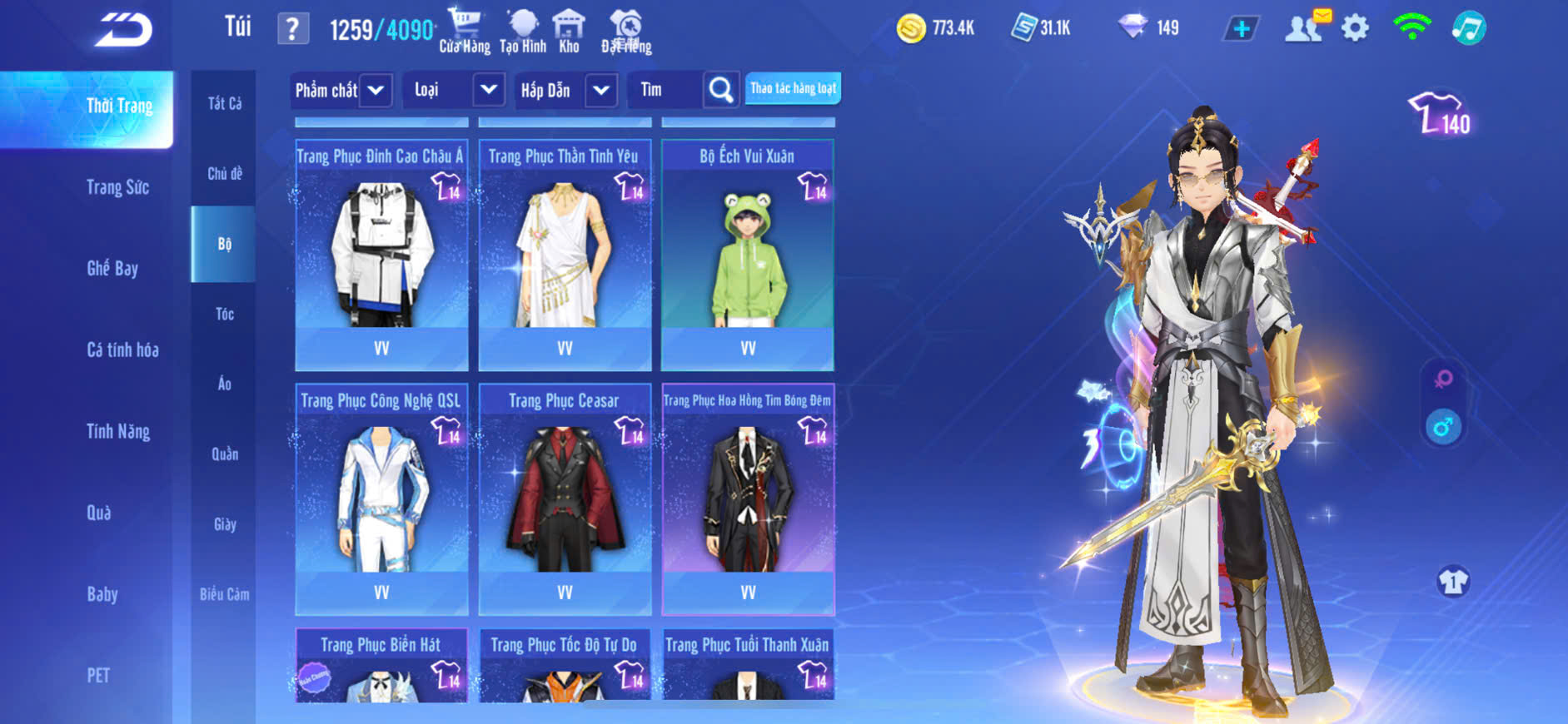Image resolution: width=1568 pixels, height=724 pixels.
Task: Expand the Loại filter dropdown
Action: 489,90
